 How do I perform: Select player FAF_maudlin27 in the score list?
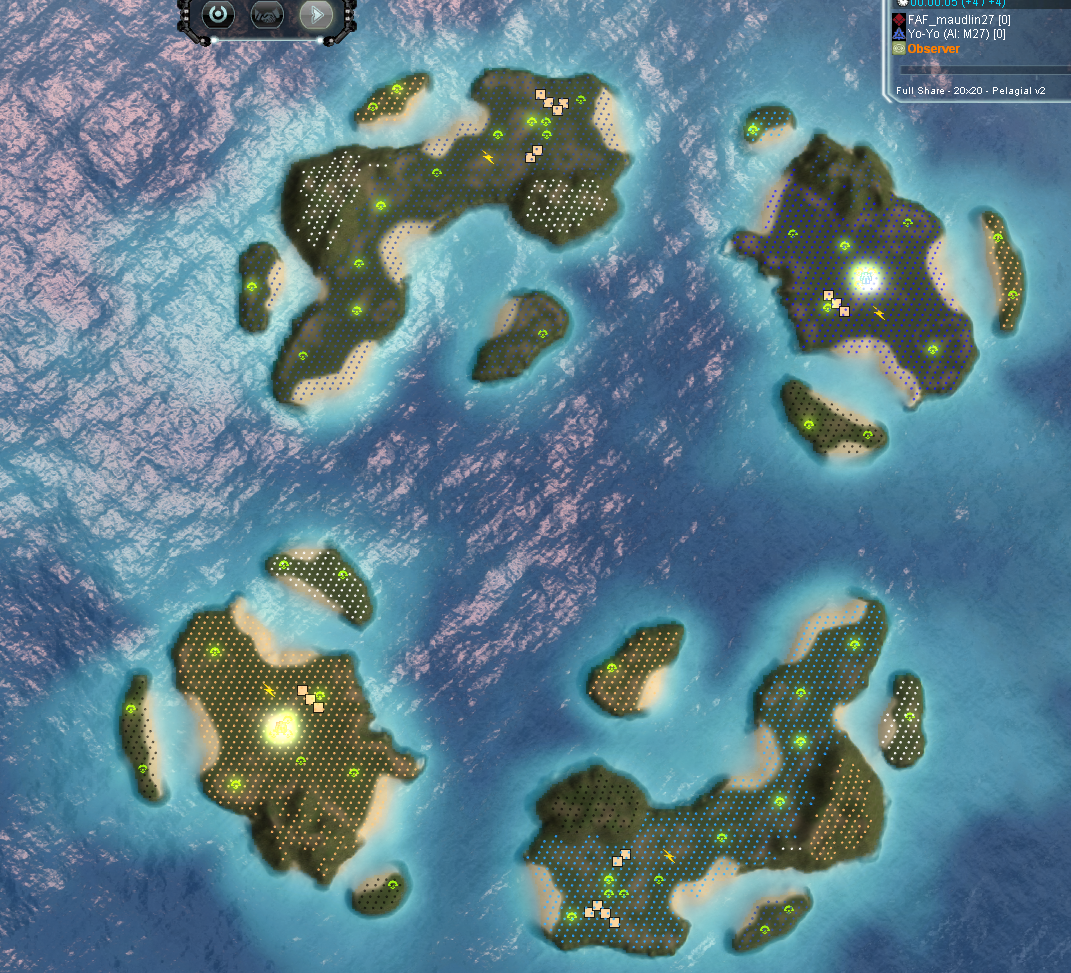(949, 20)
